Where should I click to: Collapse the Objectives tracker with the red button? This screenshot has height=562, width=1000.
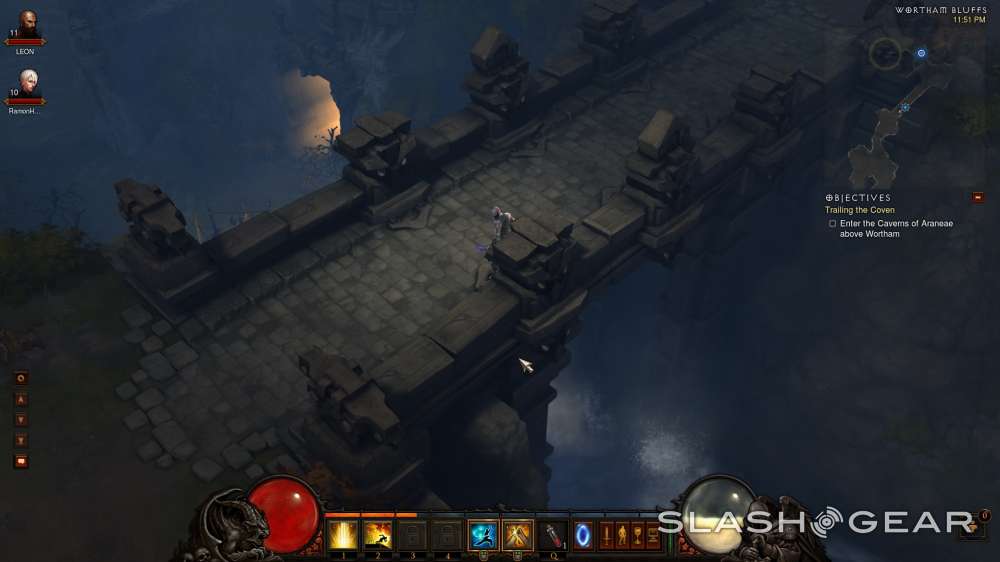pyautogui.click(x=977, y=198)
